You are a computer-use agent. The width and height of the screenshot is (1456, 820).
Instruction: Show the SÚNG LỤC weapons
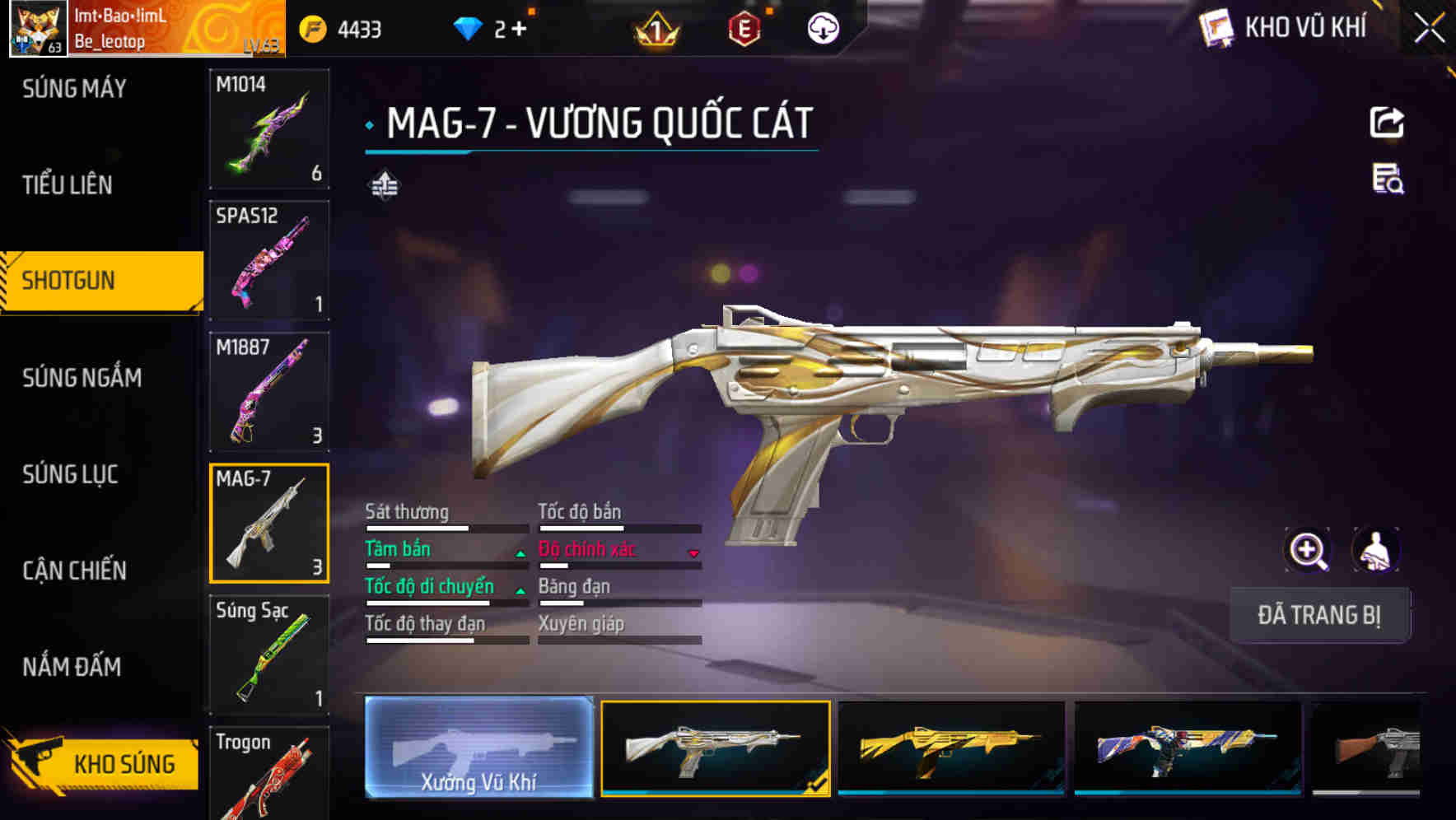pos(70,474)
